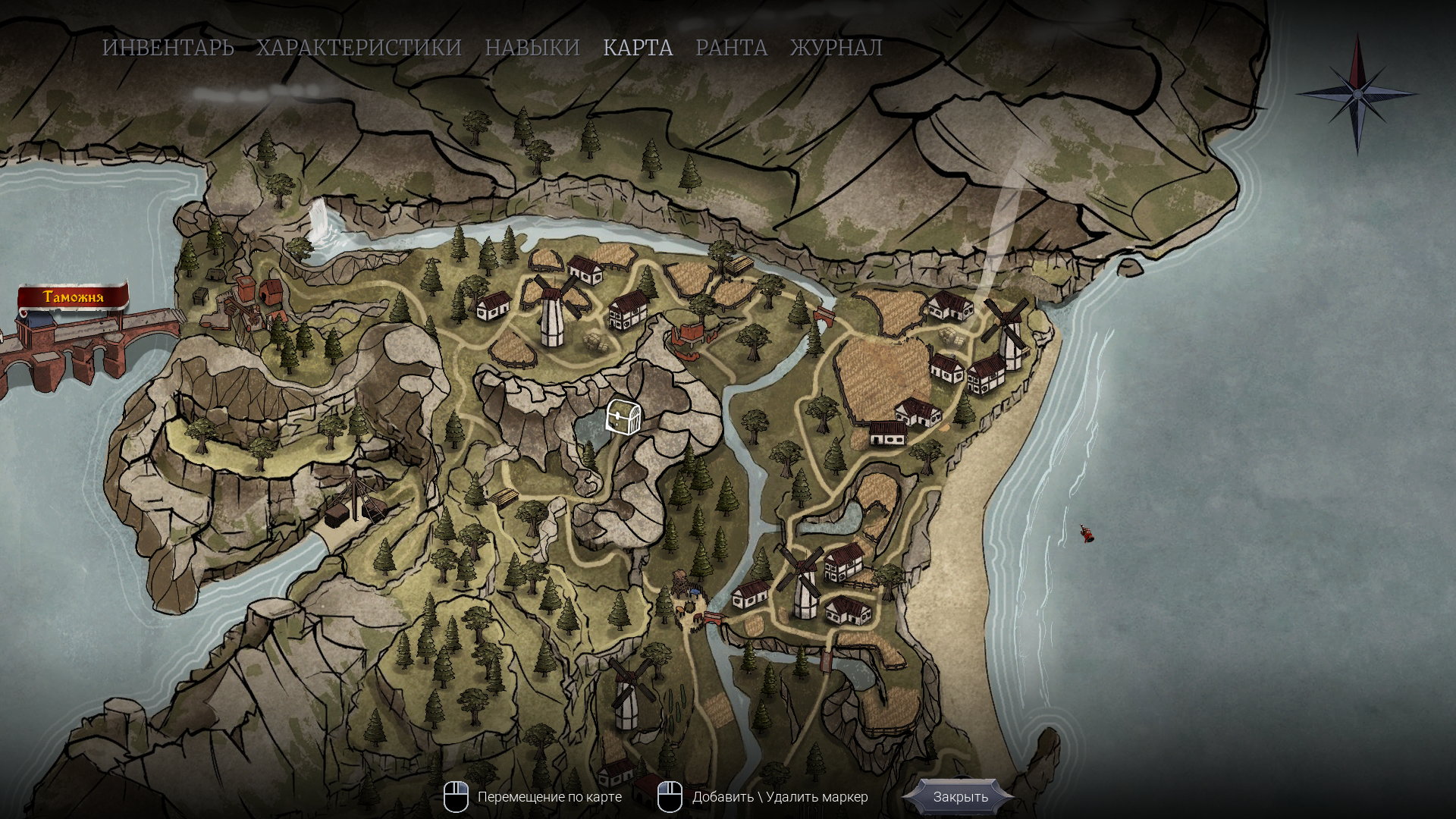This screenshot has height=819, width=1456.
Task: Click the Карта tab
Action: [x=638, y=47]
